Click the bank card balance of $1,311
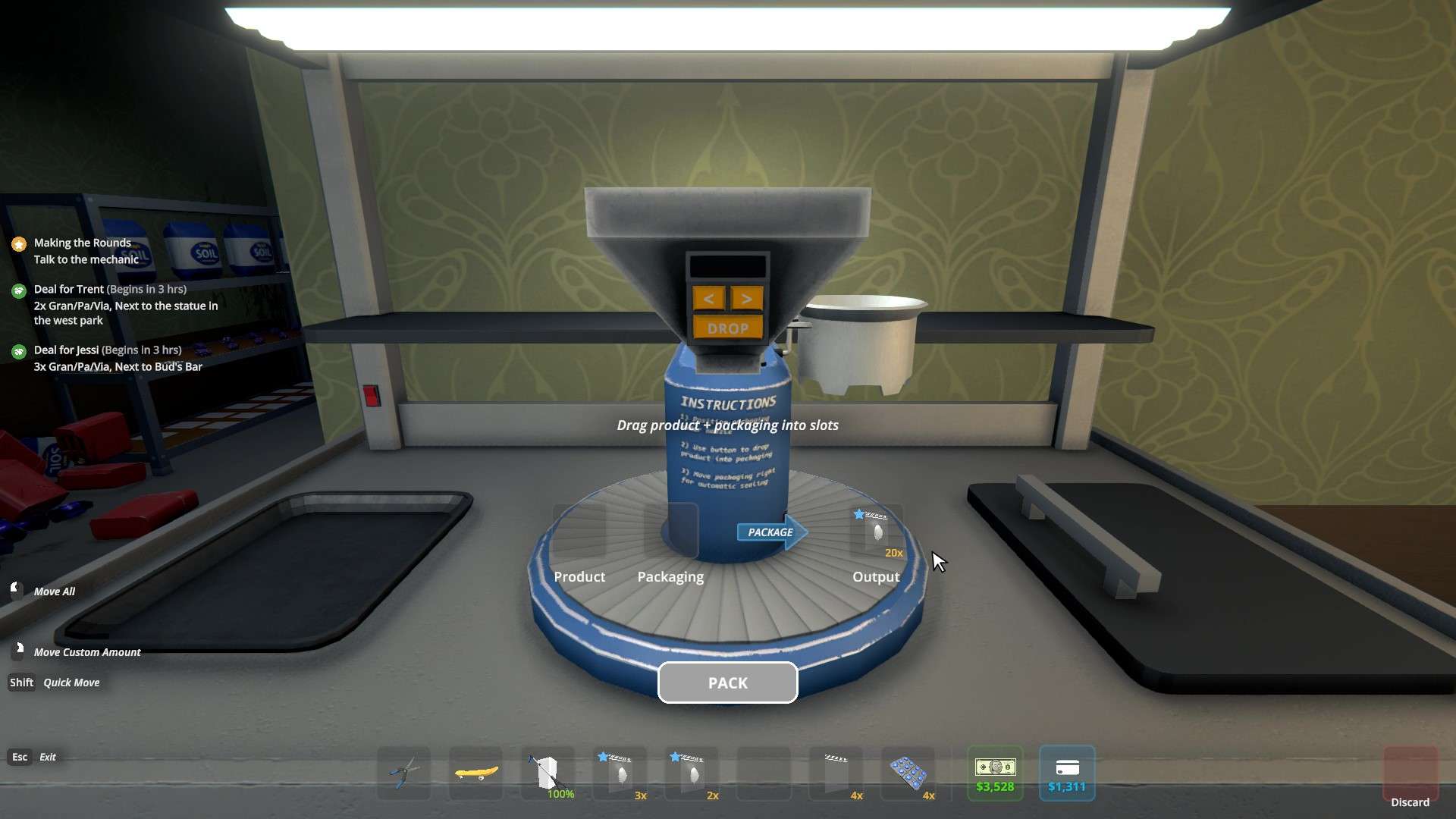The image size is (1456, 819). (1067, 773)
